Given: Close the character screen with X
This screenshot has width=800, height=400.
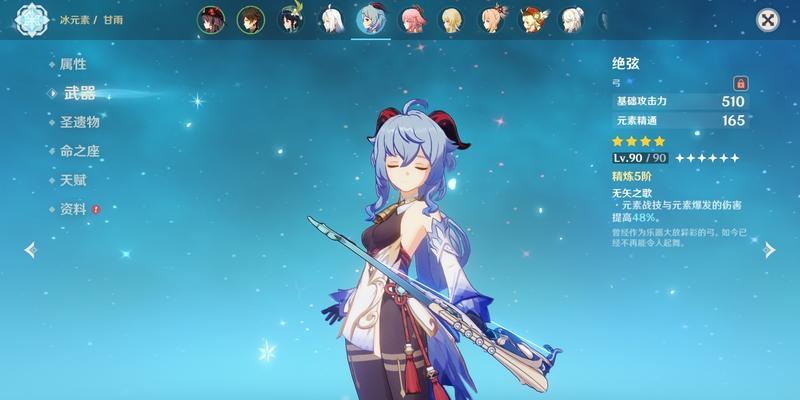Looking at the screenshot, I should (767, 19).
